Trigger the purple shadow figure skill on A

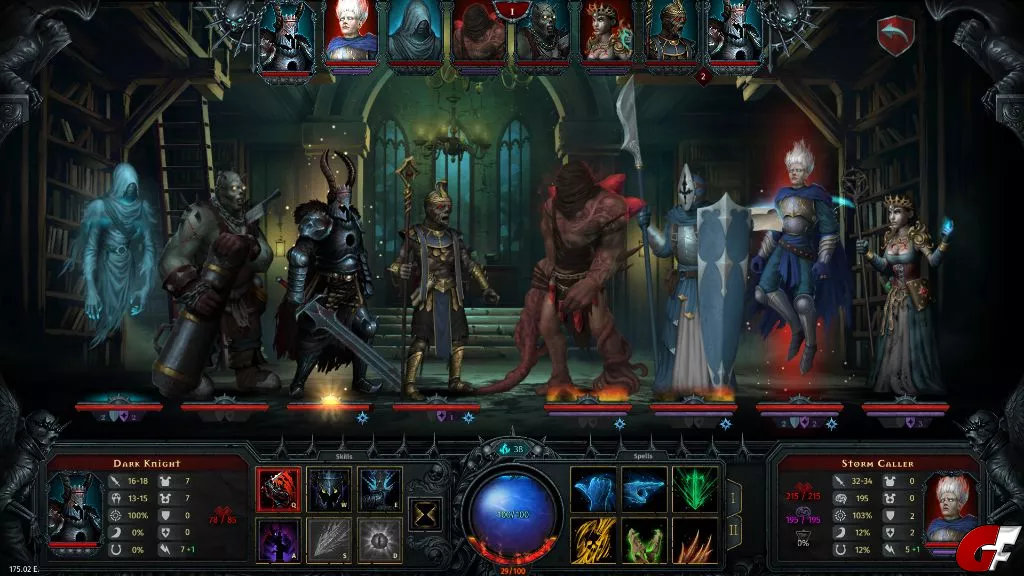pyautogui.click(x=279, y=540)
